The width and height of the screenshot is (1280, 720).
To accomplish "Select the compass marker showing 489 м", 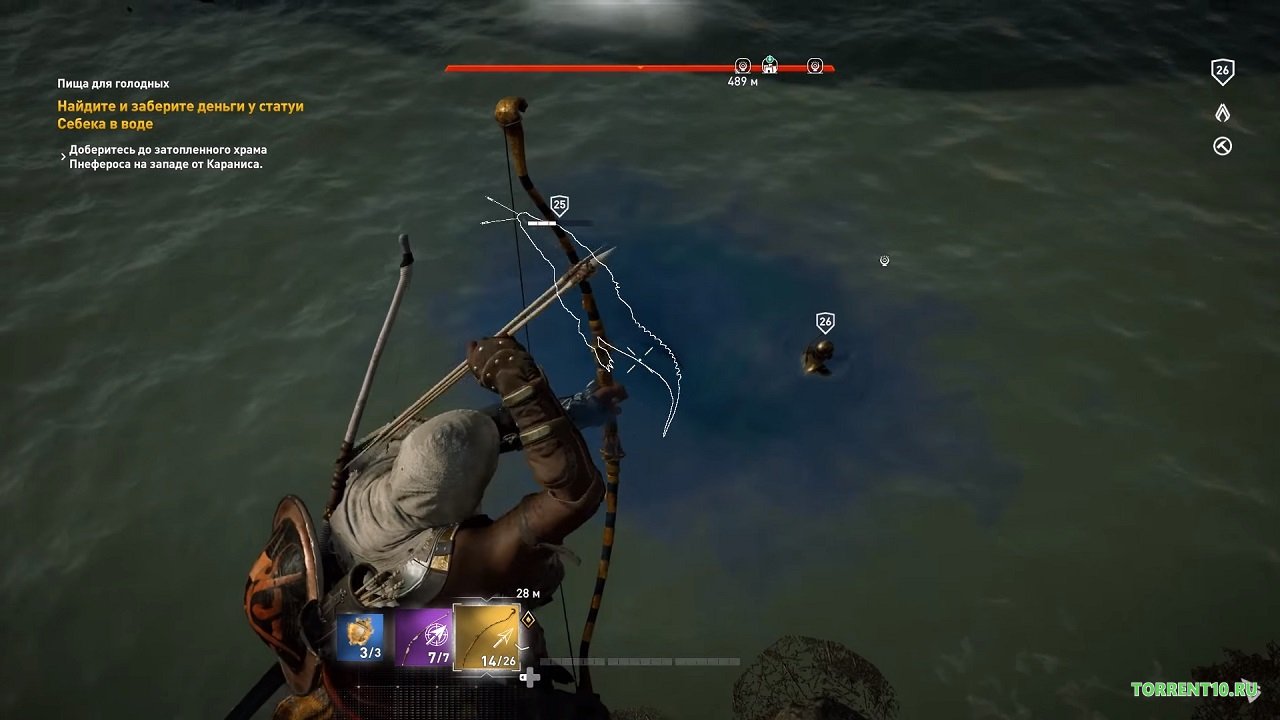I will click(743, 66).
